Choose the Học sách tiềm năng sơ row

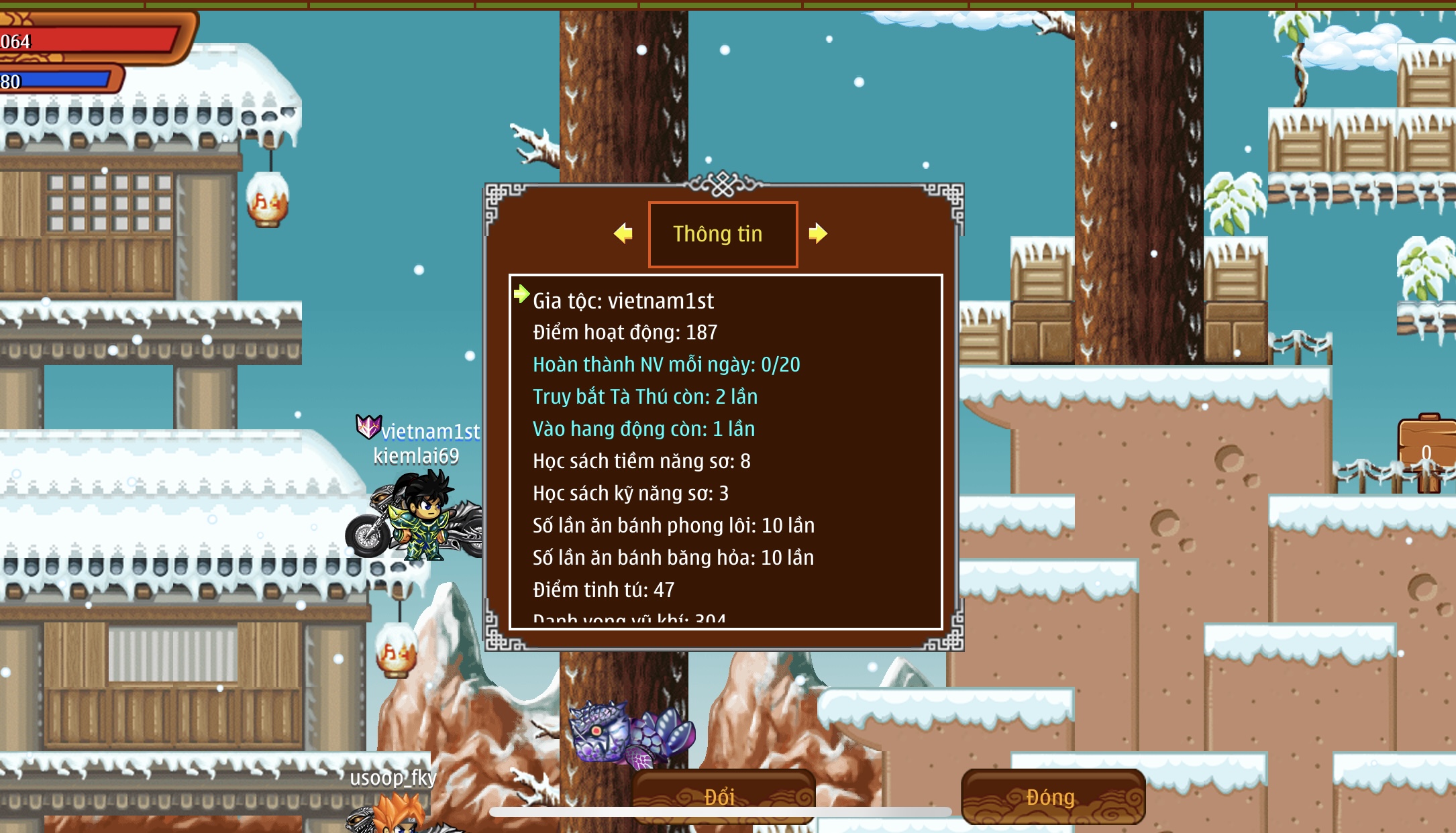tap(641, 461)
